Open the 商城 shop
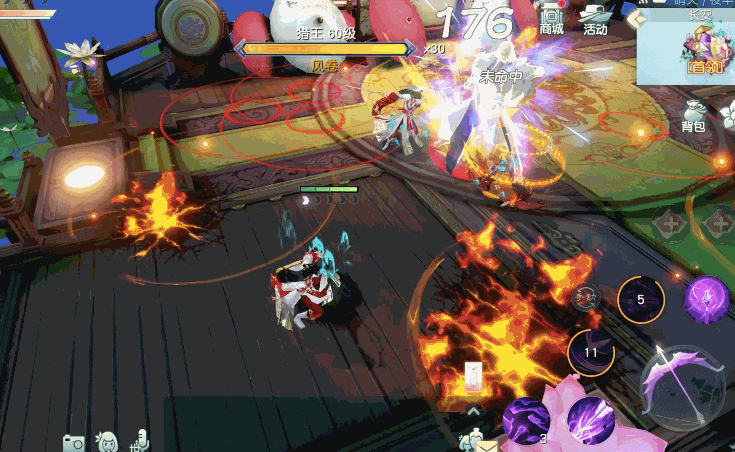The width and height of the screenshot is (735, 452). (x=551, y=19)
